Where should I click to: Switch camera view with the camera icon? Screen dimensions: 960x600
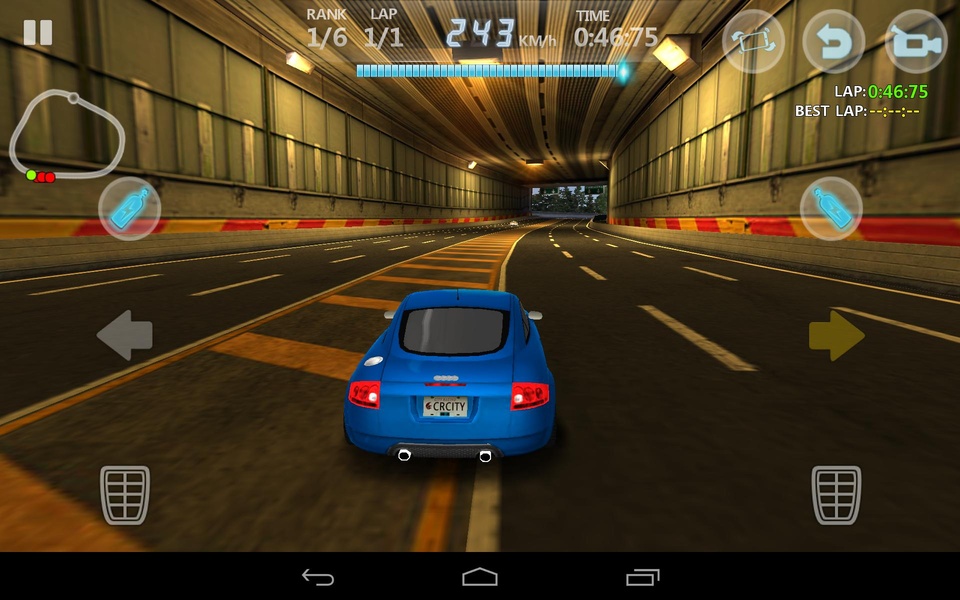915,41
